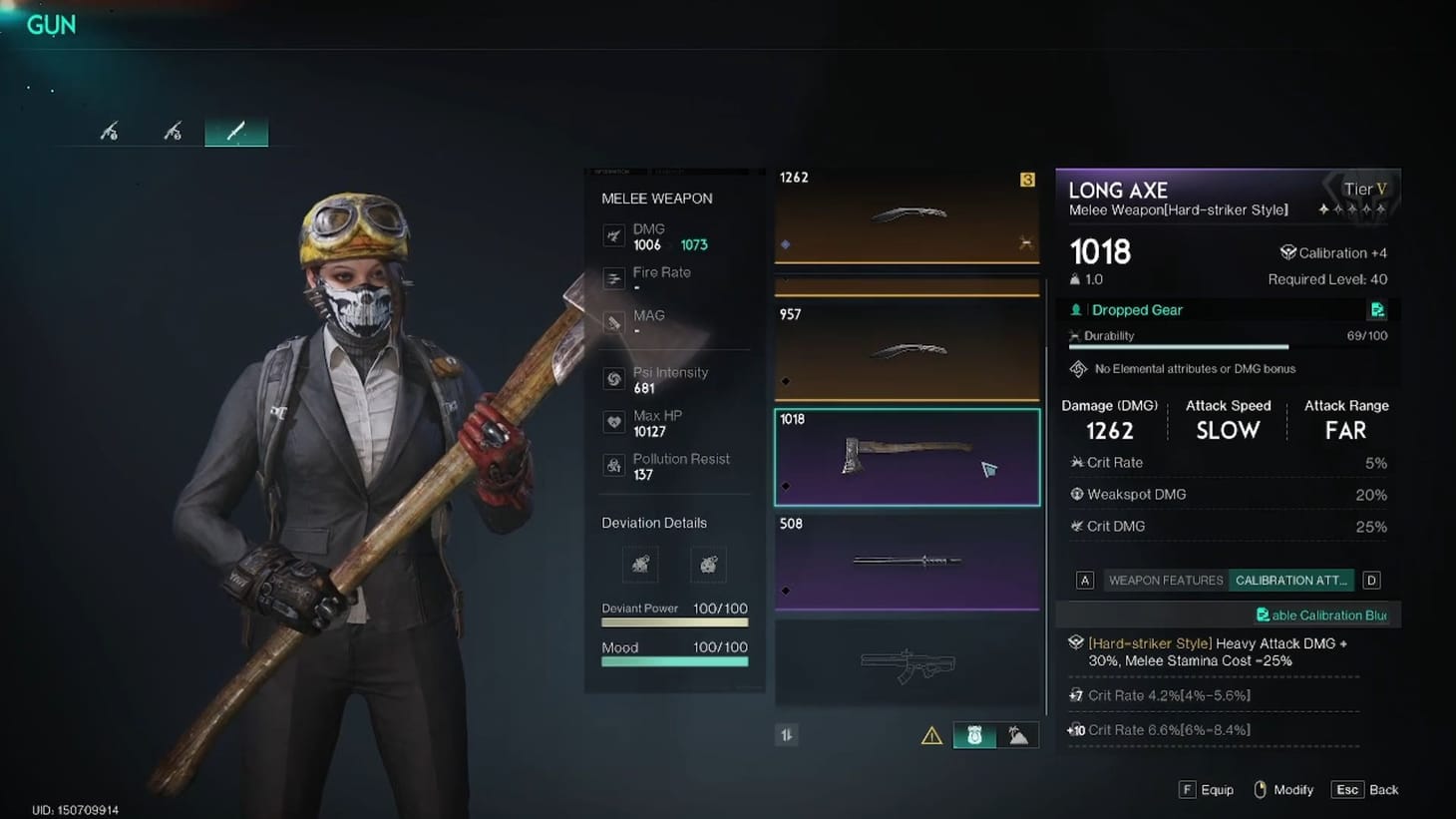Click the yellow warning triangle indicator
Screen dimensions: 1456x819
tap(931, 735)
